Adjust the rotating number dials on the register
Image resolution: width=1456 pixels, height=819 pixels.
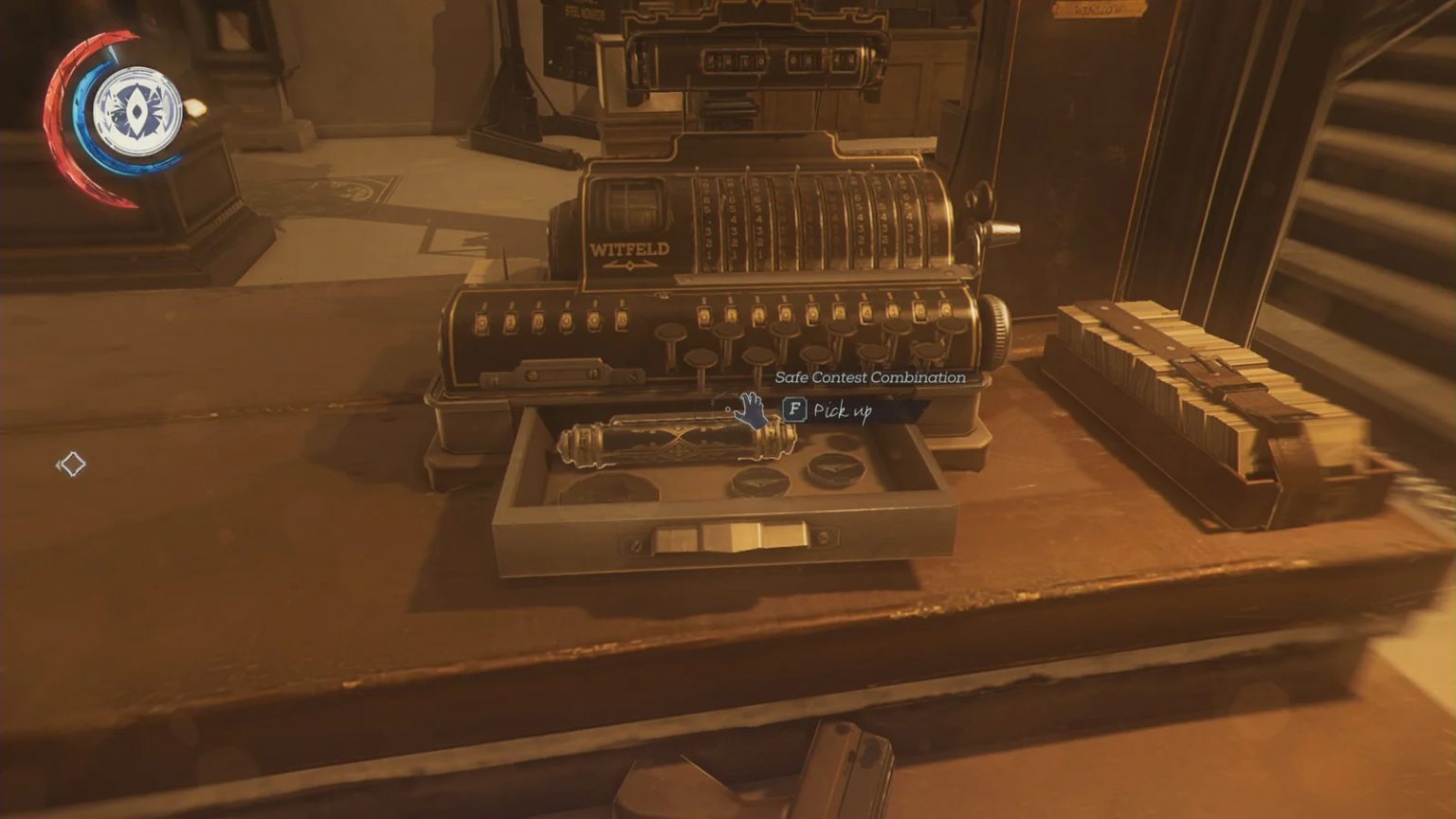click(815, 218)
